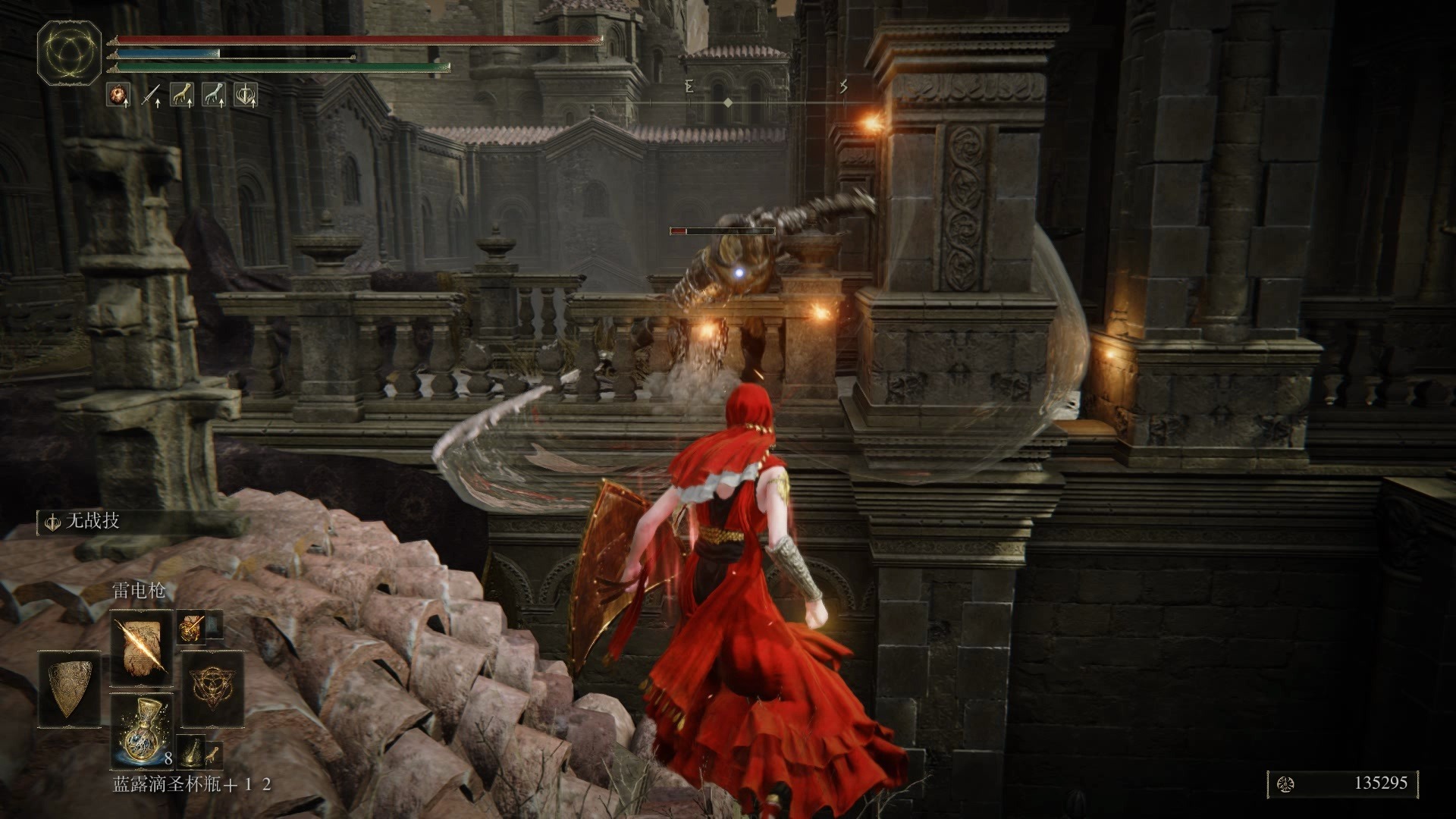Click the silver claw buff icon
The height and width of the screenshot is (819, 1456).
[x=214, y=95]
